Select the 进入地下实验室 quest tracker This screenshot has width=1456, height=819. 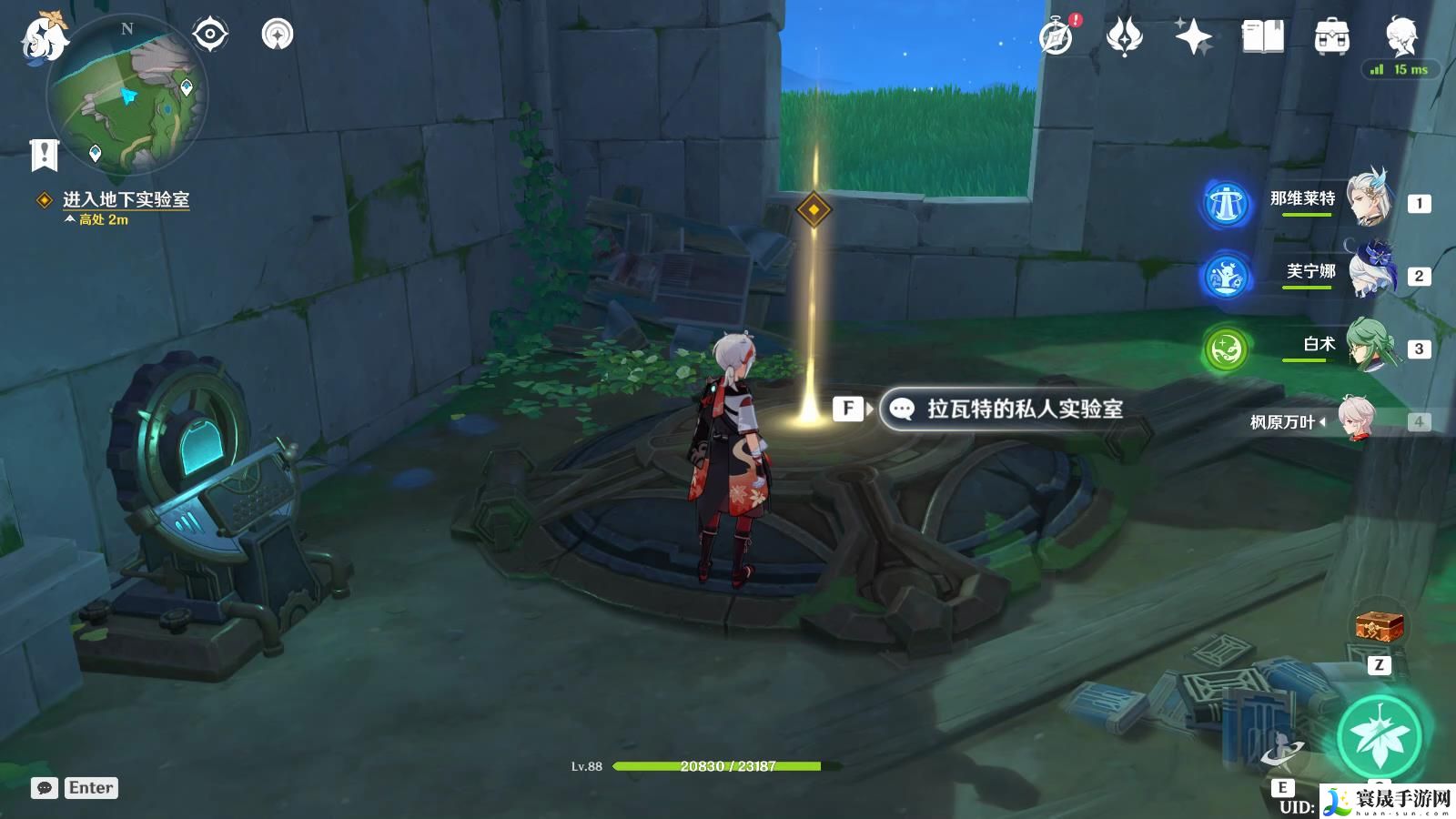click(x=126, y=199)
